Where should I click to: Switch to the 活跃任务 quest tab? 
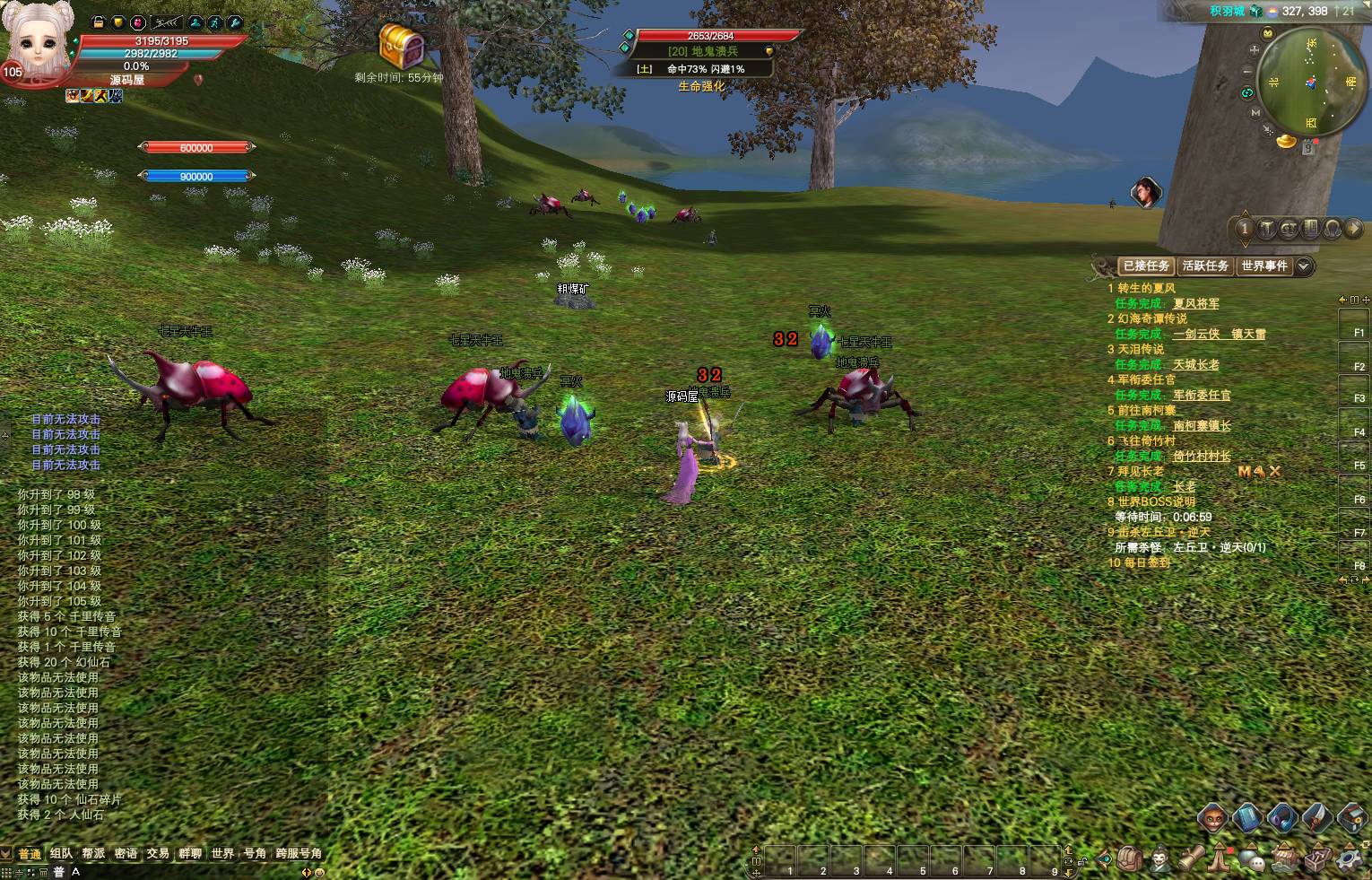click(x=1204, y=266)
